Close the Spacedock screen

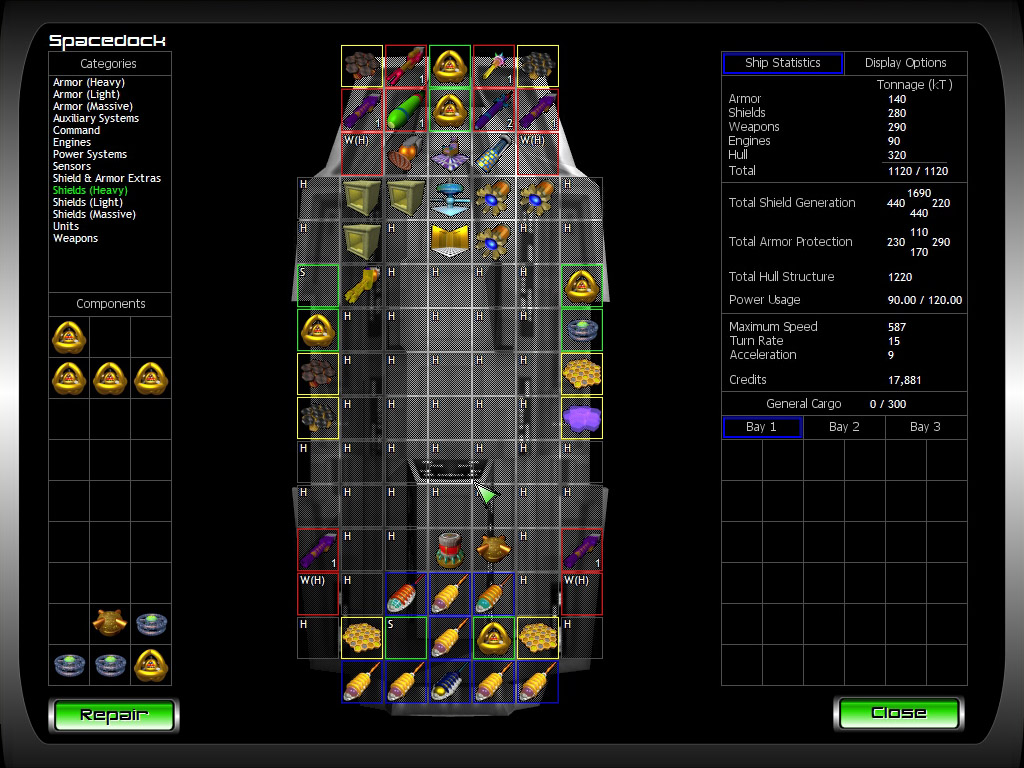(898, 713)
